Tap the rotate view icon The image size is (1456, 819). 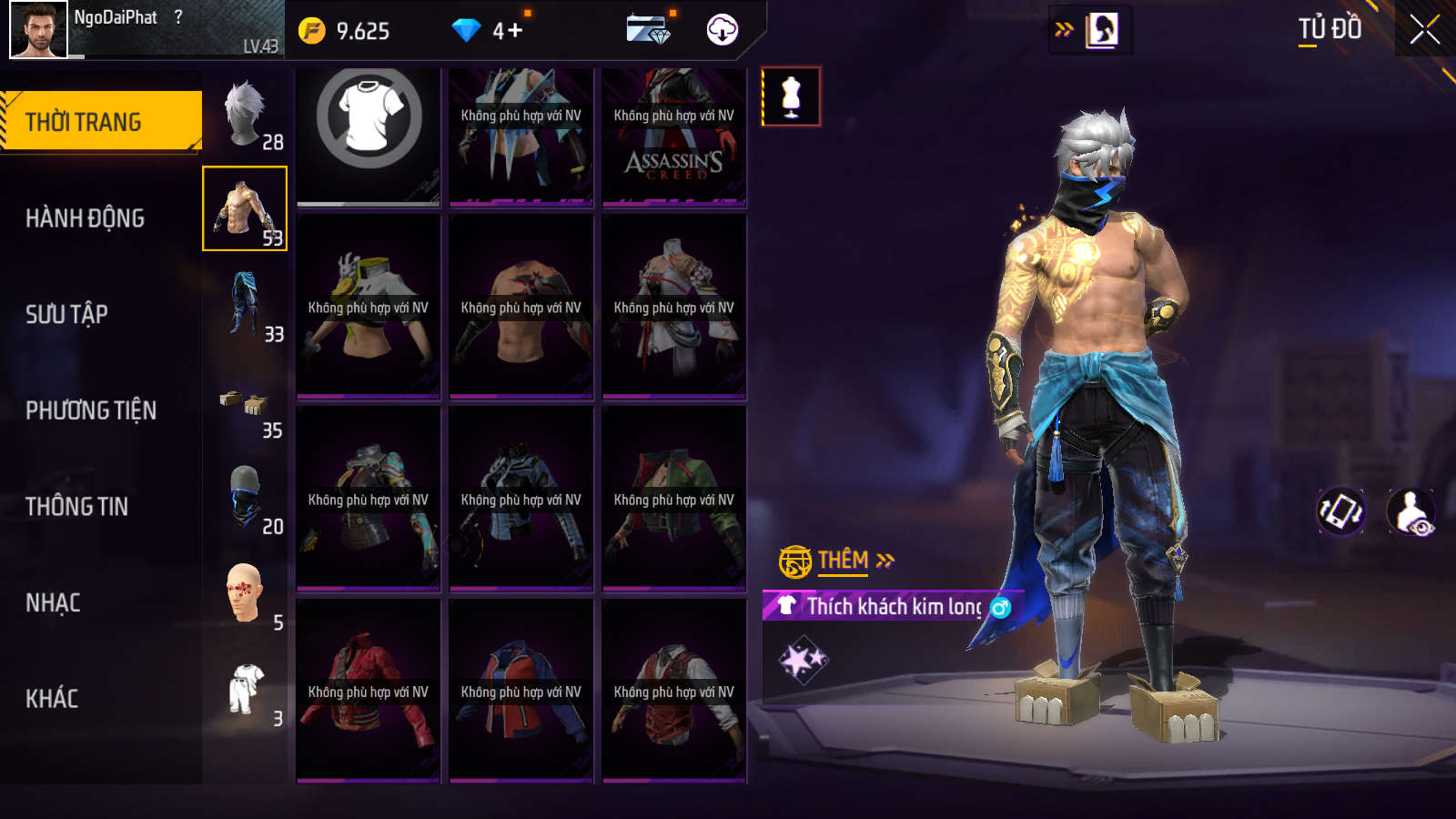coord(1341,511)
